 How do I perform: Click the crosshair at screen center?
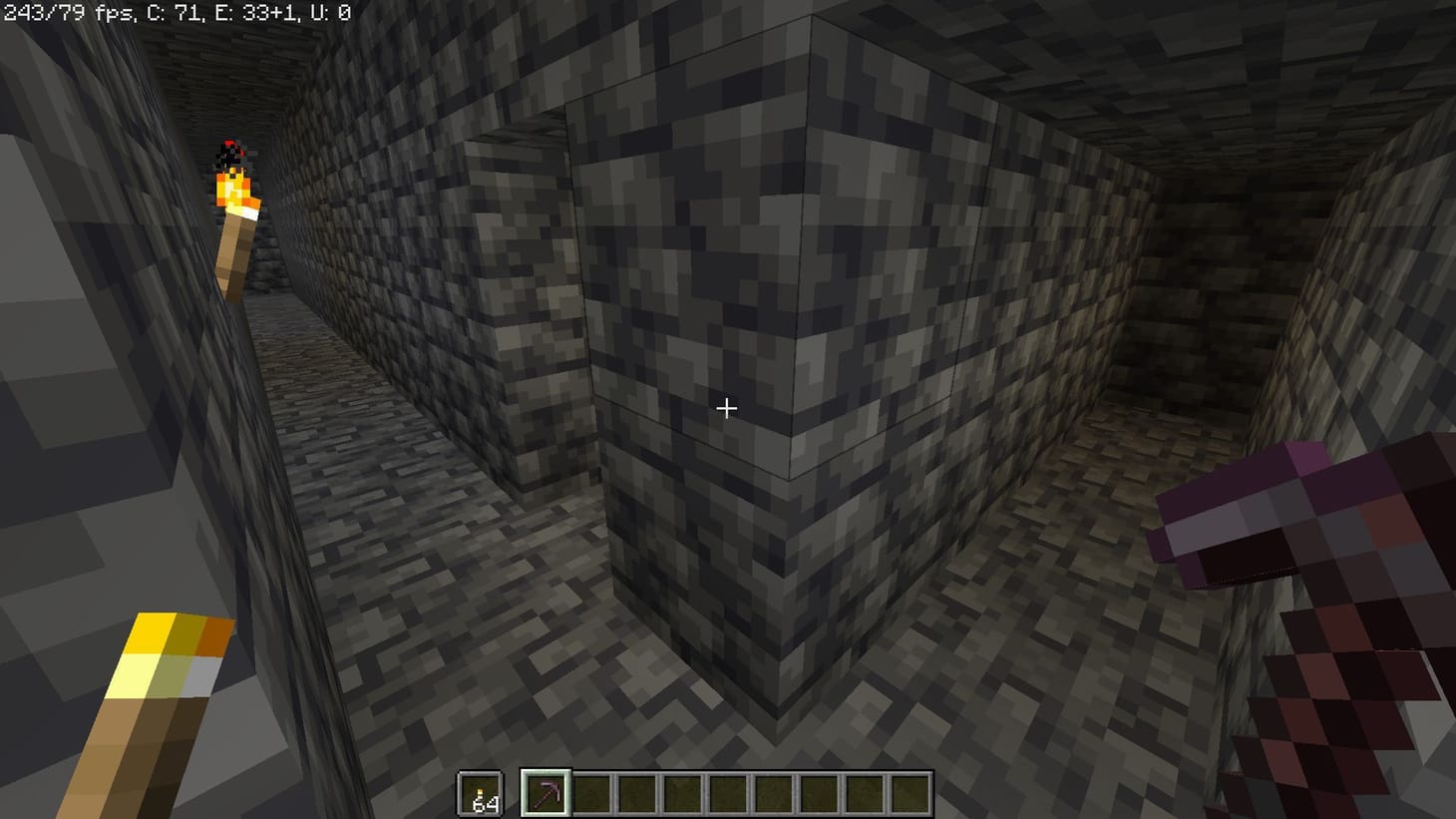click(727, 409)
